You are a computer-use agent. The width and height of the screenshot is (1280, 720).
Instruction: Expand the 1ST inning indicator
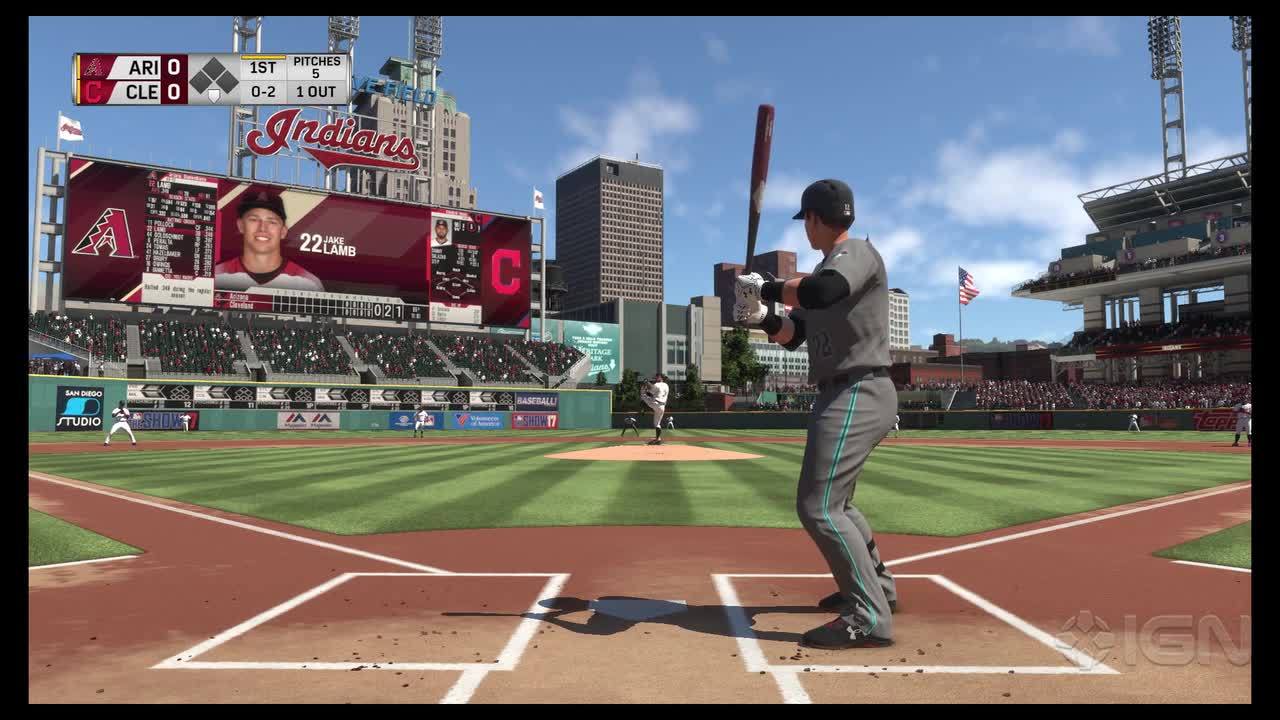[x=263, y=68]
